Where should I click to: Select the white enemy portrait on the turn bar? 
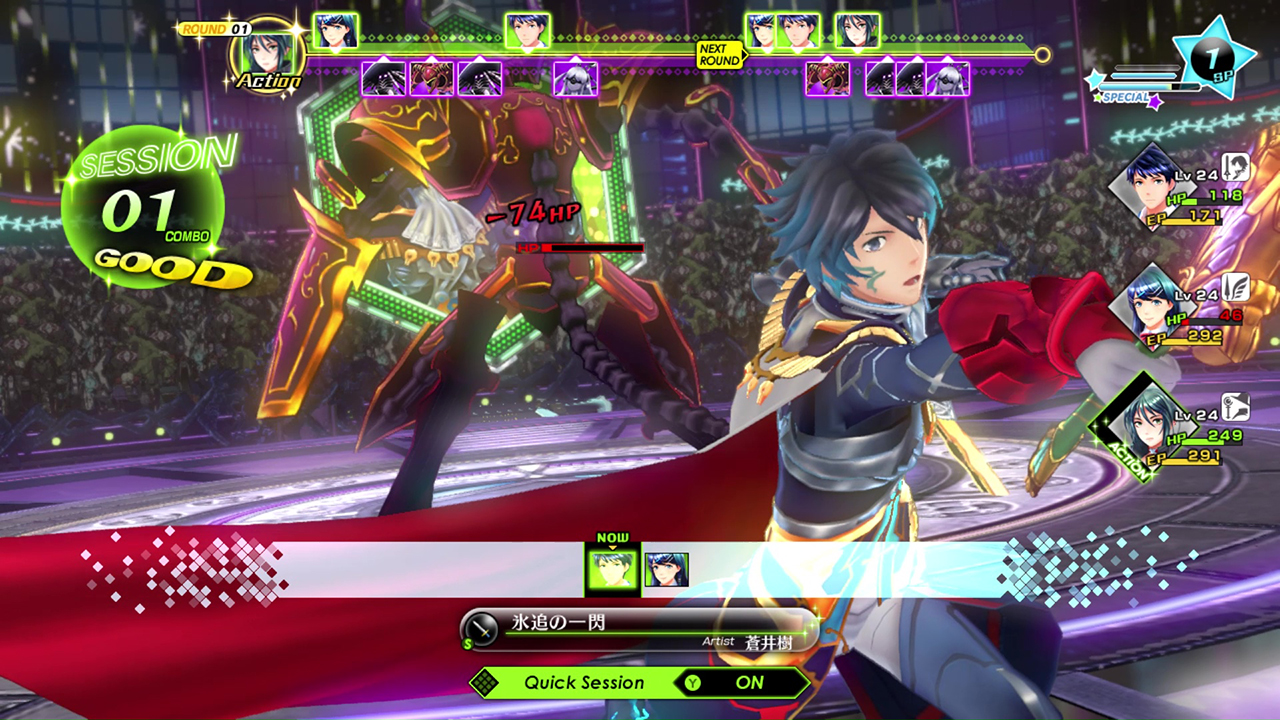573,80
